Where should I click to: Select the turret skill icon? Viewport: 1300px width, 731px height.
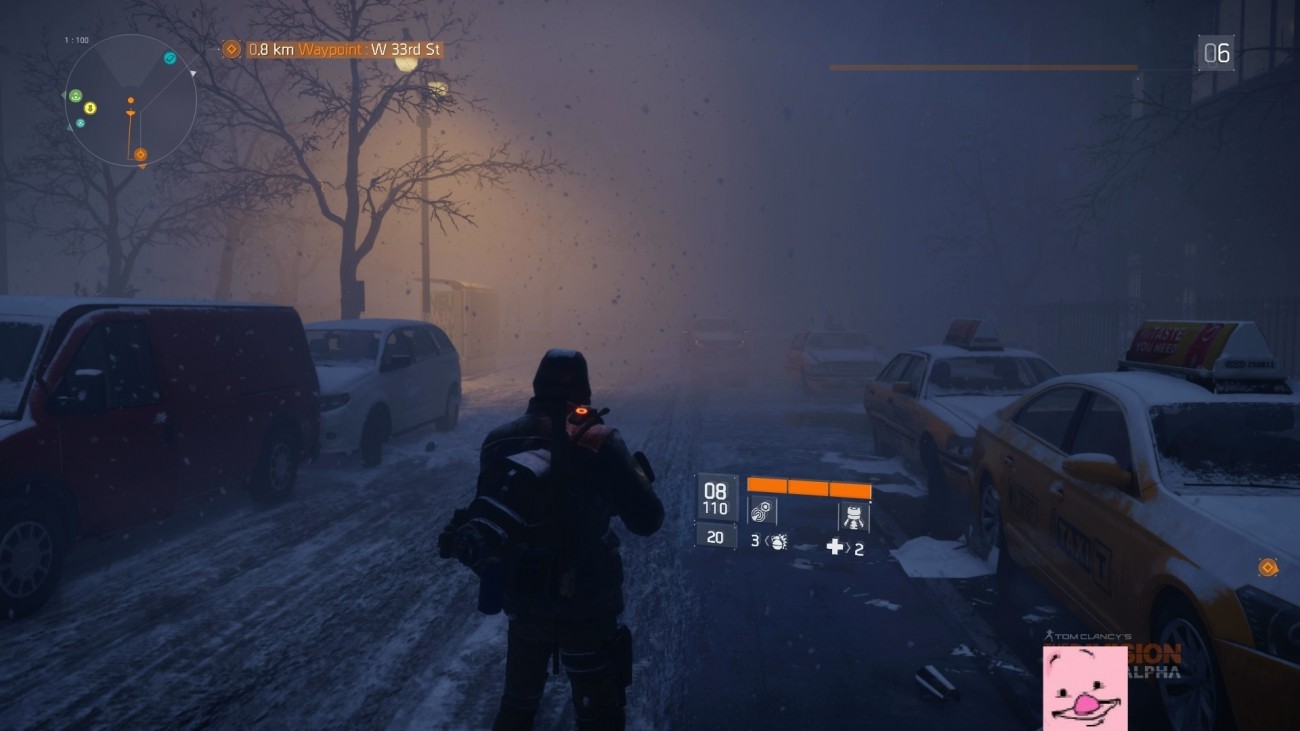(853, 515)
